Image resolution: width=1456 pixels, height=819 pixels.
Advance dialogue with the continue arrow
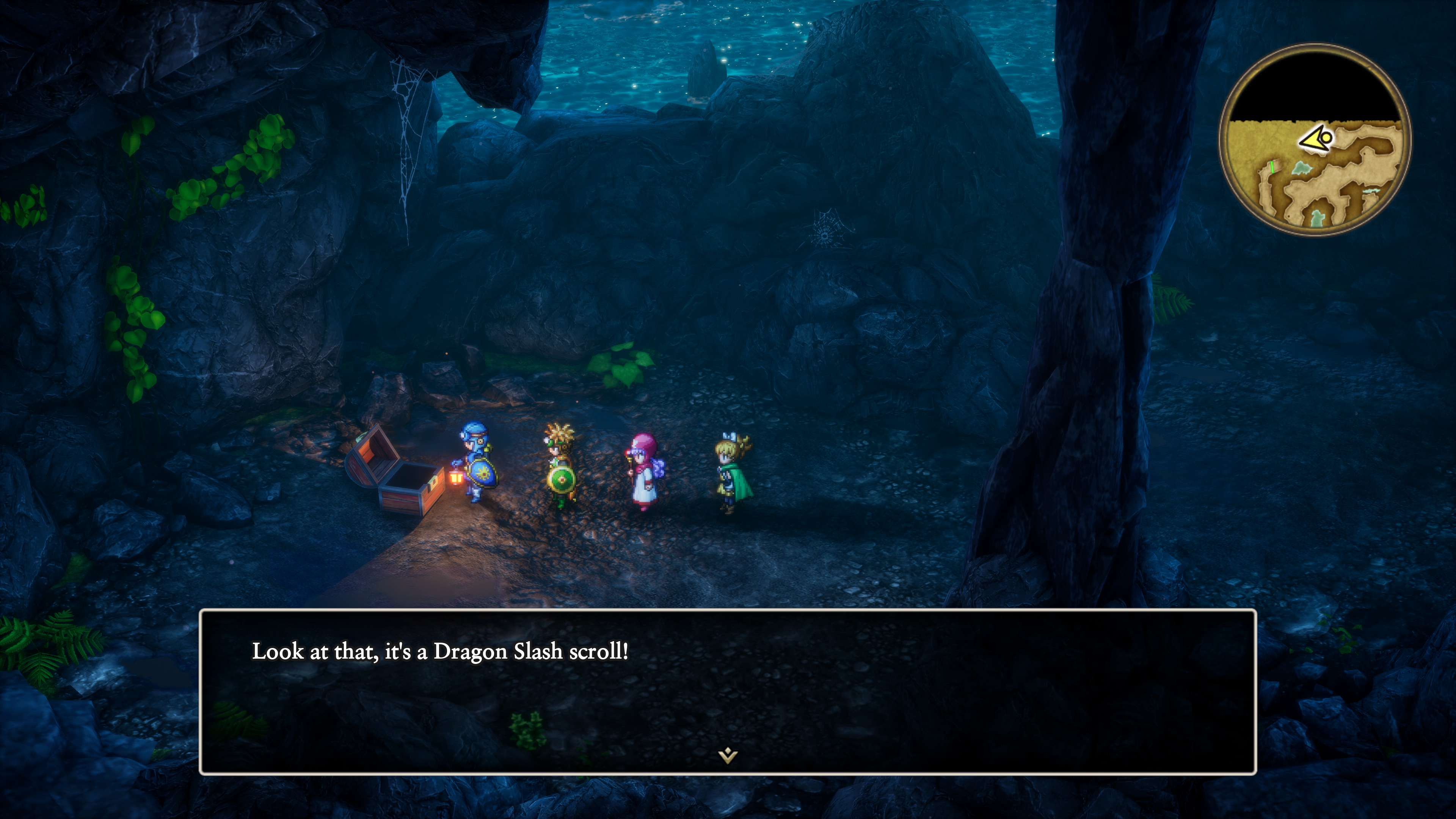click(728, 755)
